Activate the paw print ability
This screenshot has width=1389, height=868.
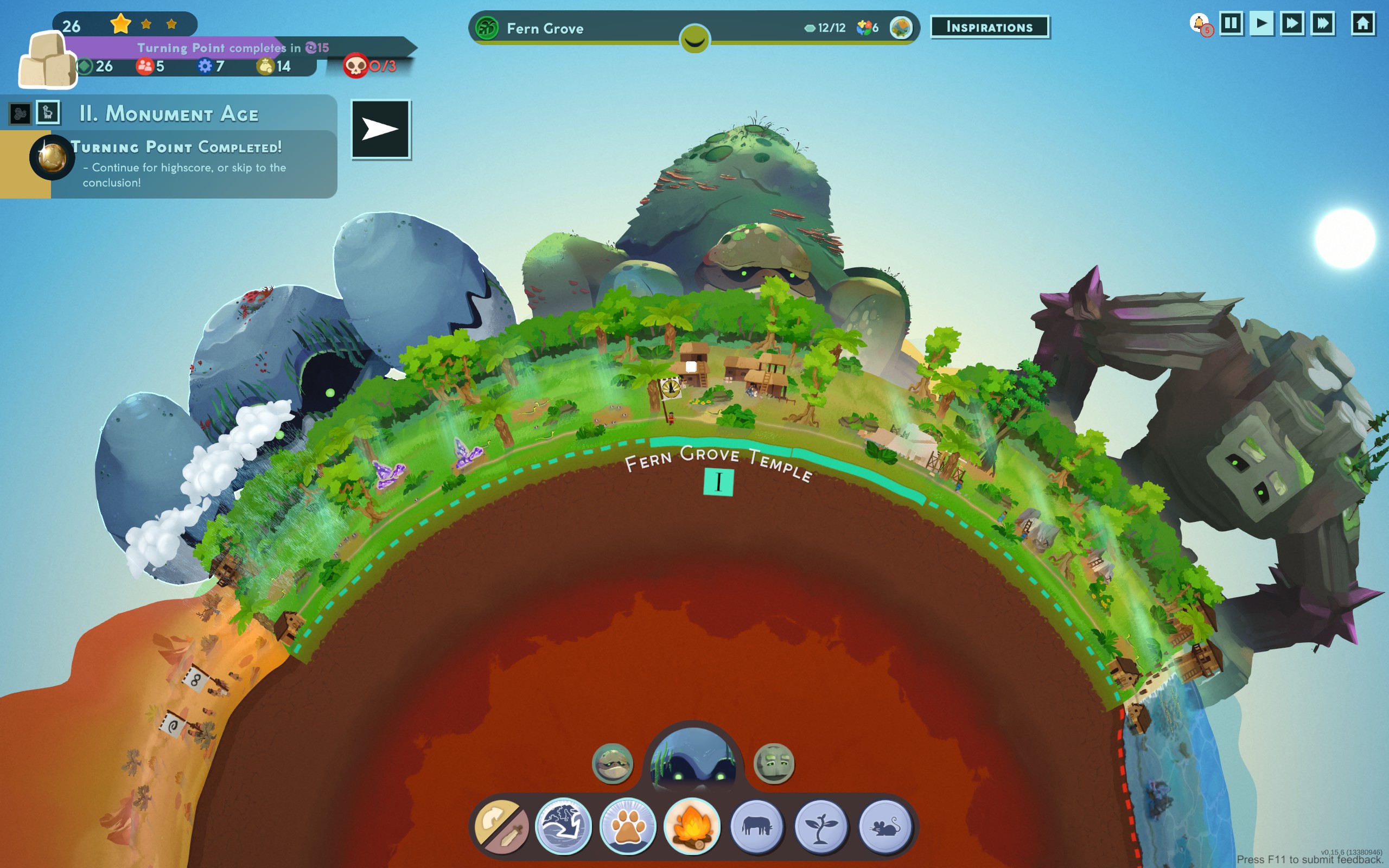click(627, 827)
